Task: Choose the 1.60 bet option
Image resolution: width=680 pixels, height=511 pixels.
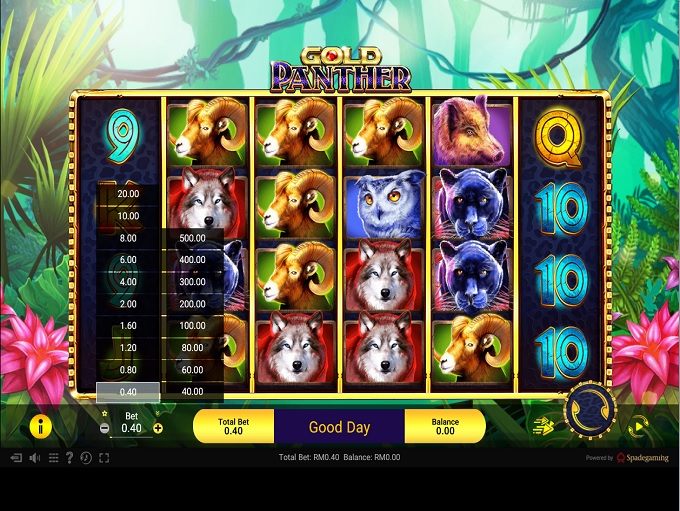Action: coord(128,326)
